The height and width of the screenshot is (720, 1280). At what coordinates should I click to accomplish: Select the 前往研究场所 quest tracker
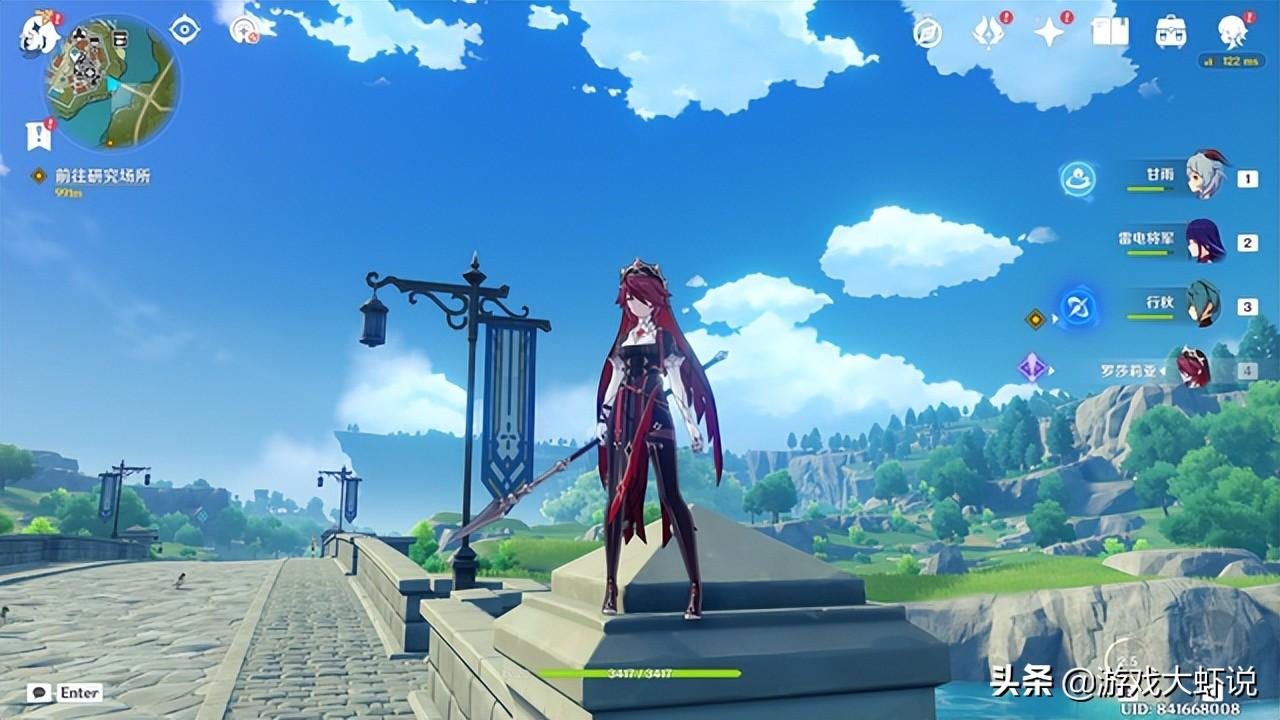(x=102, y=176)
